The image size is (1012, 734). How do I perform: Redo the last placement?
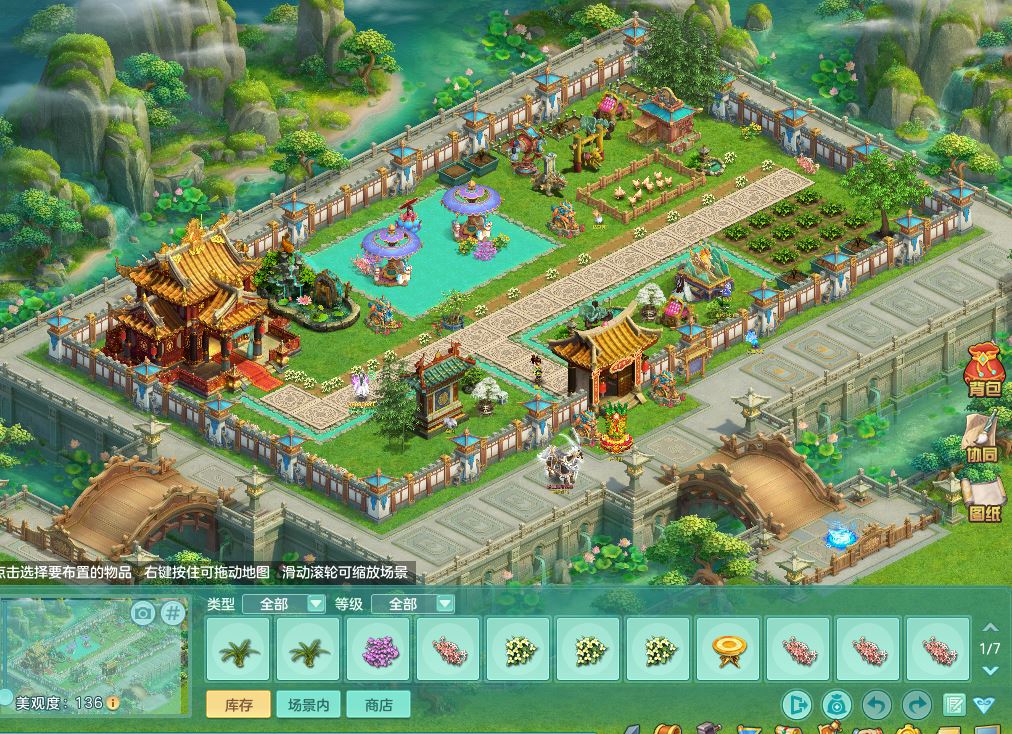pyautogui.click(x=916, y=706)
